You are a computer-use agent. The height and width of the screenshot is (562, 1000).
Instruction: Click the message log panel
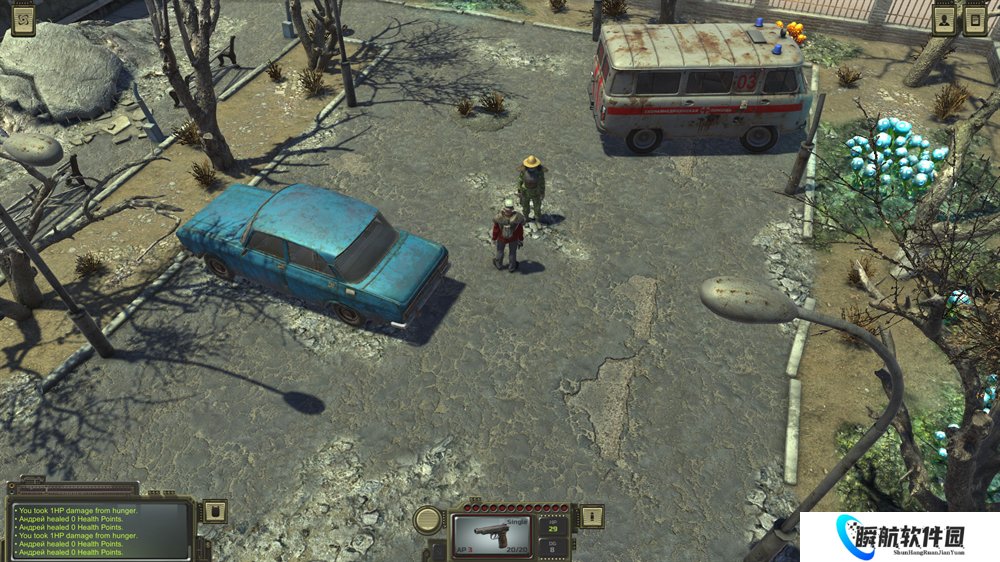click(100, 530)
